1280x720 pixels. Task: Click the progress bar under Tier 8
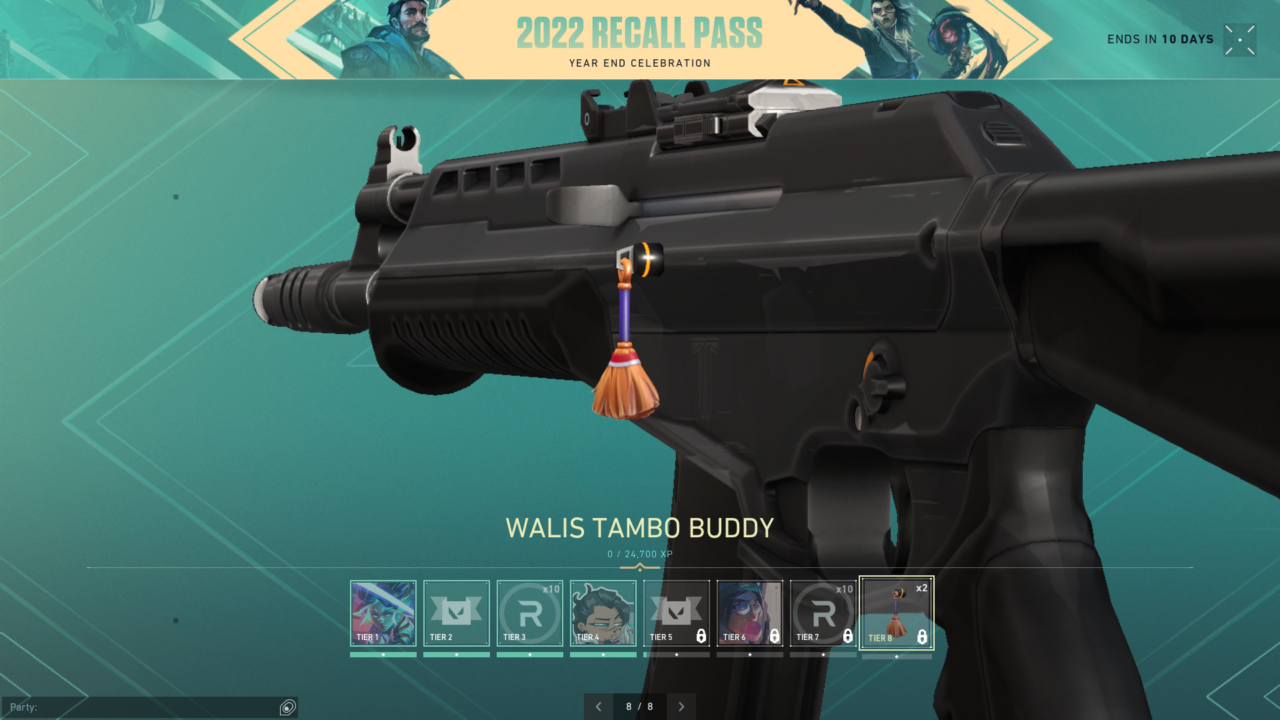tap(896, 655)
